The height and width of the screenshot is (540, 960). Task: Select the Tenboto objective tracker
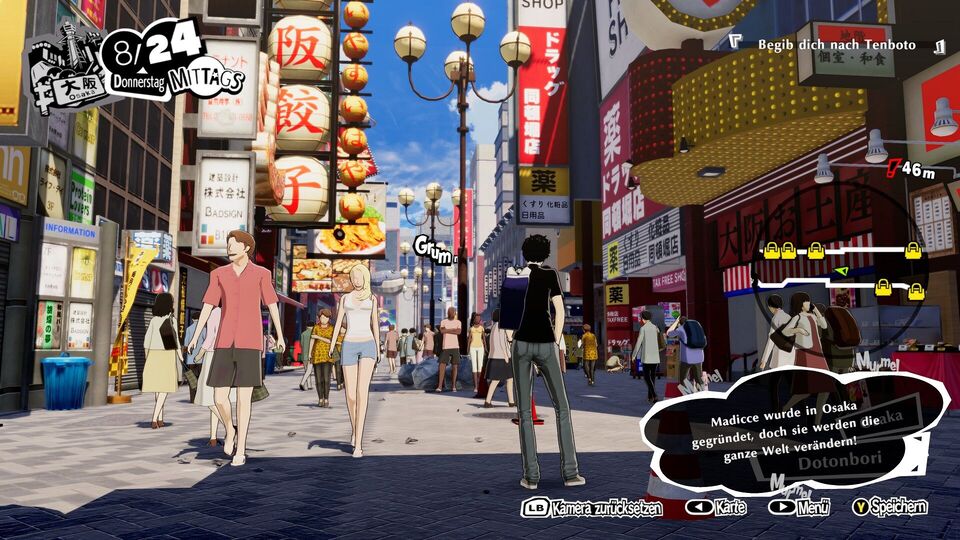point(836,45)
